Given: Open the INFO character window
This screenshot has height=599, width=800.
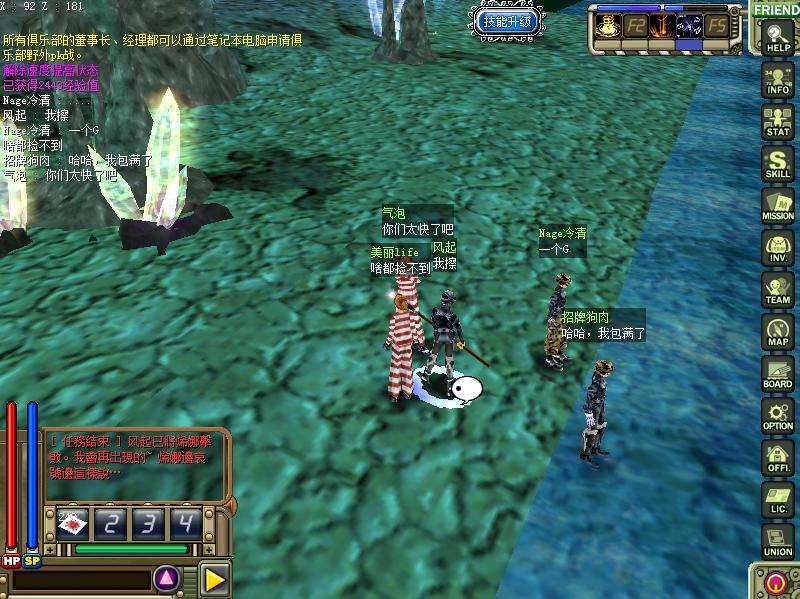Looking at the screenshot, I should 778,80.
